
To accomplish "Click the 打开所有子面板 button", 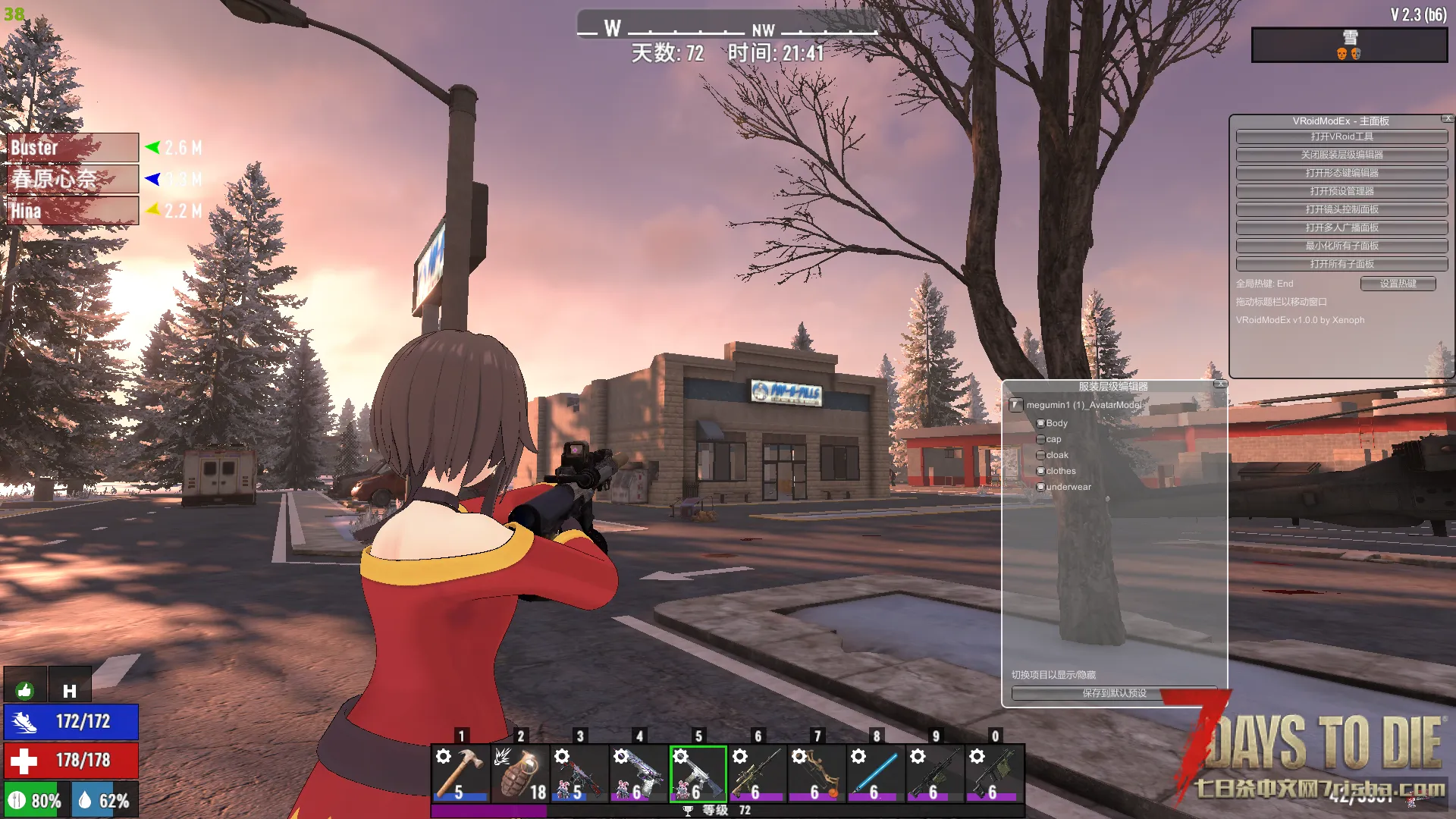I will (1341, 264).
